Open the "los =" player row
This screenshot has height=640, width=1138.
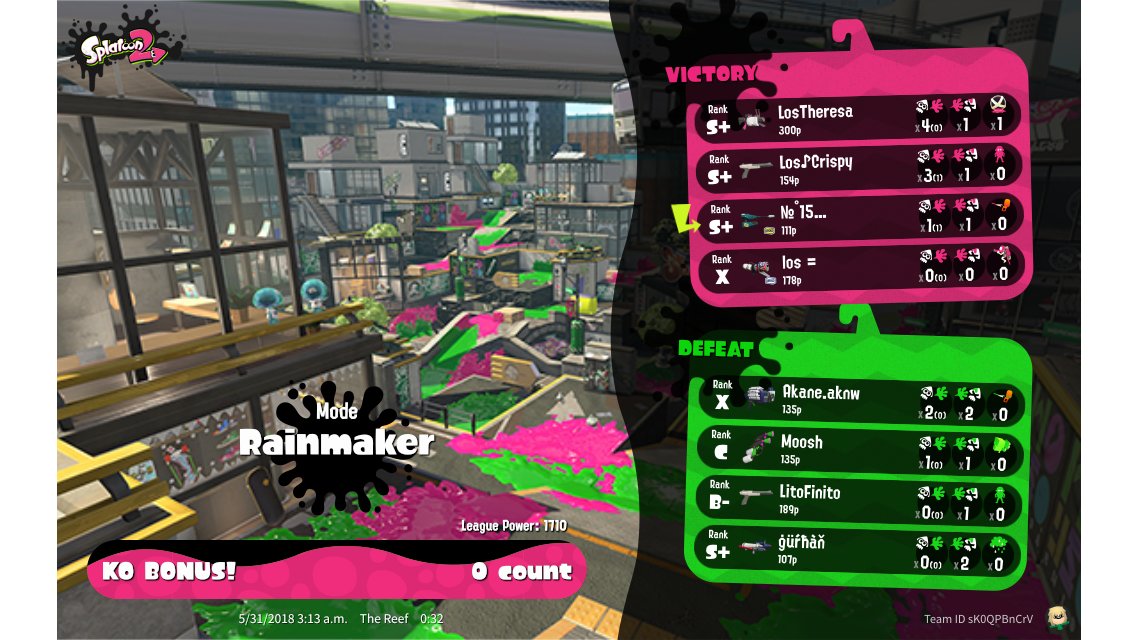(x=858, y=267)
